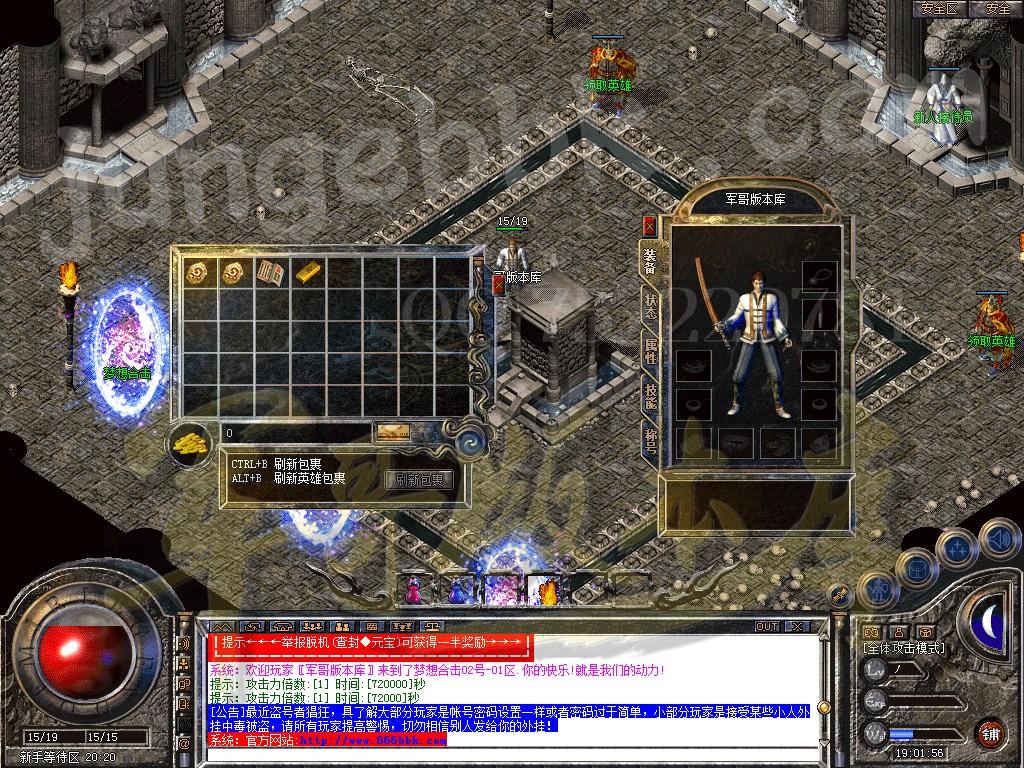Screen dimensions: 1024x768
Task: Close the chat window with X
Action: pos(796,626)
